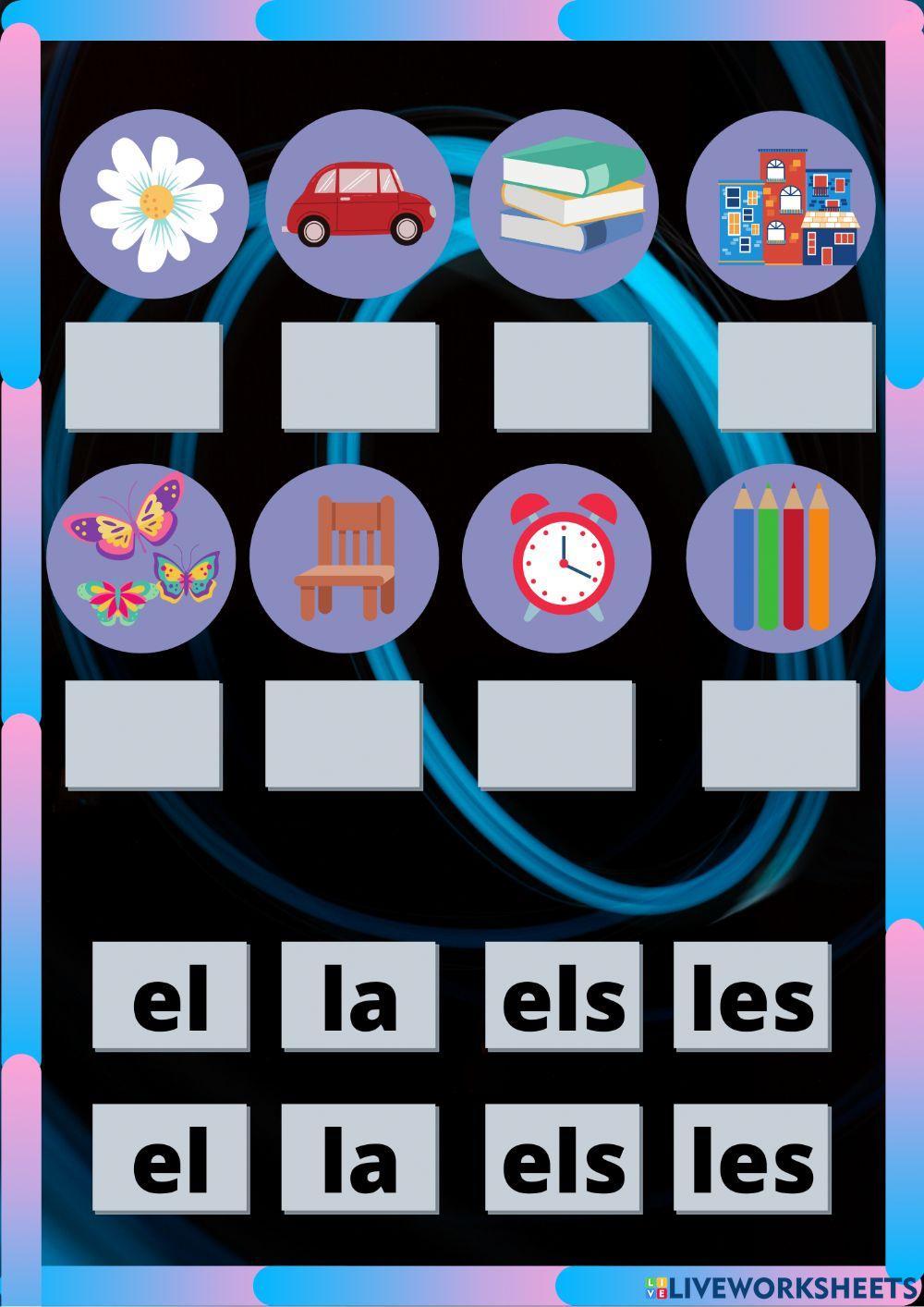The width and height of the screenshot is (924, 1307).
Task: Click the empty box under the alarm clock
Action: pos(555,734)
